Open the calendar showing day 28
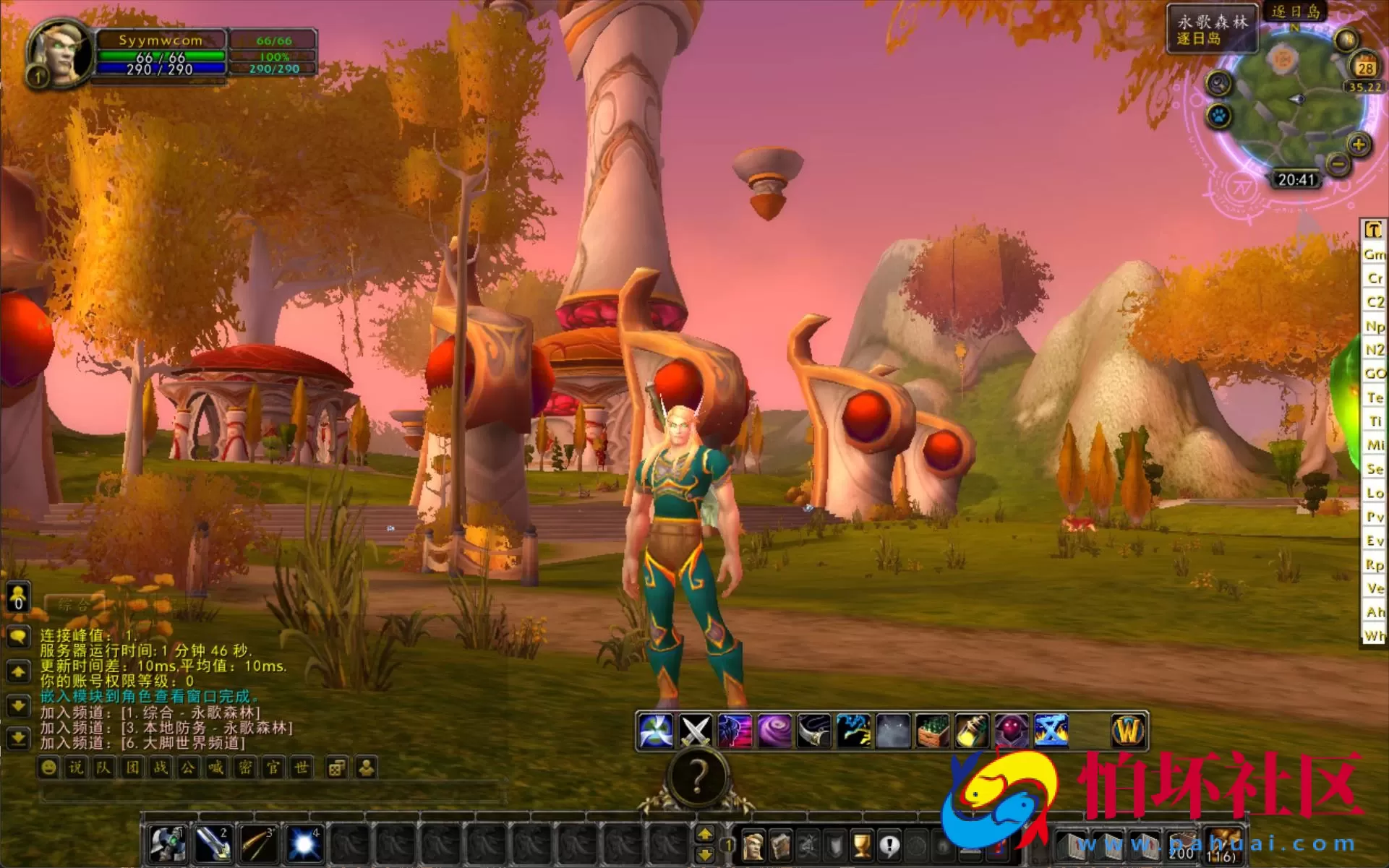This screenshot has height=868, width=1389. pos(1364,68)
